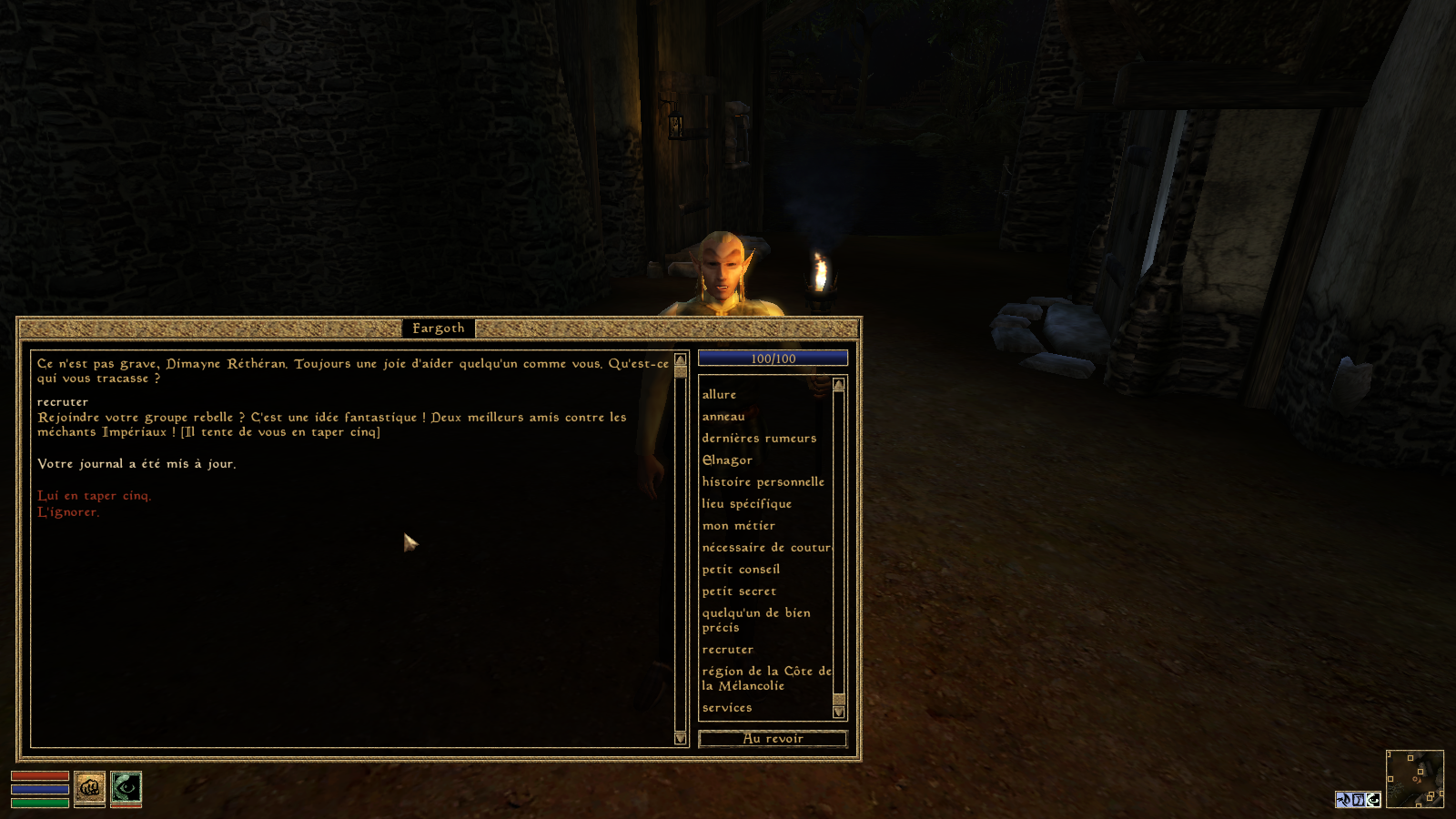This screenshot has height=819, width=1456.
Task: Choose the "petit conseil" topic
Action: click(x=741, y=570)
